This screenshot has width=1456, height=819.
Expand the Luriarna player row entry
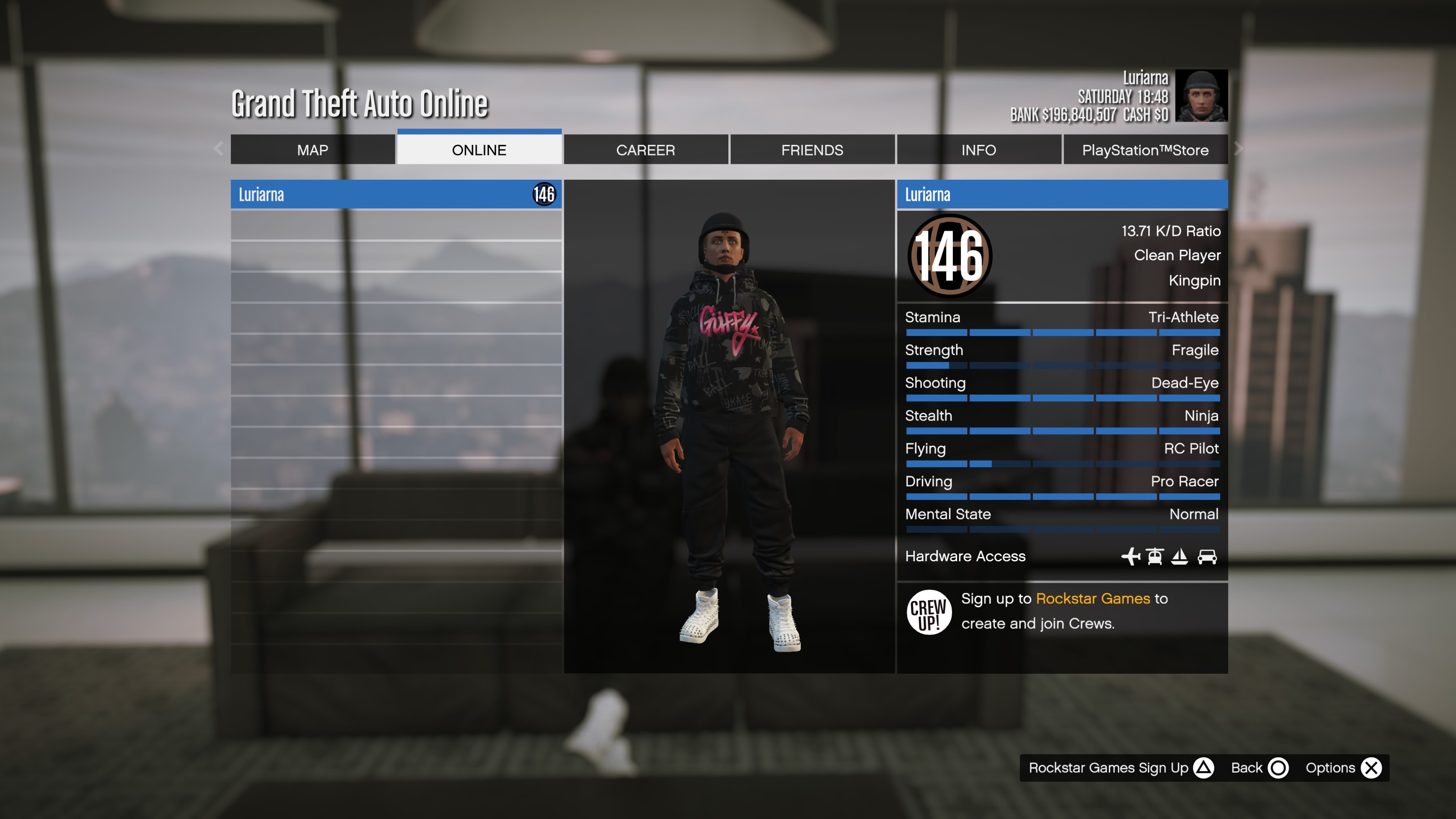point(395,195)
